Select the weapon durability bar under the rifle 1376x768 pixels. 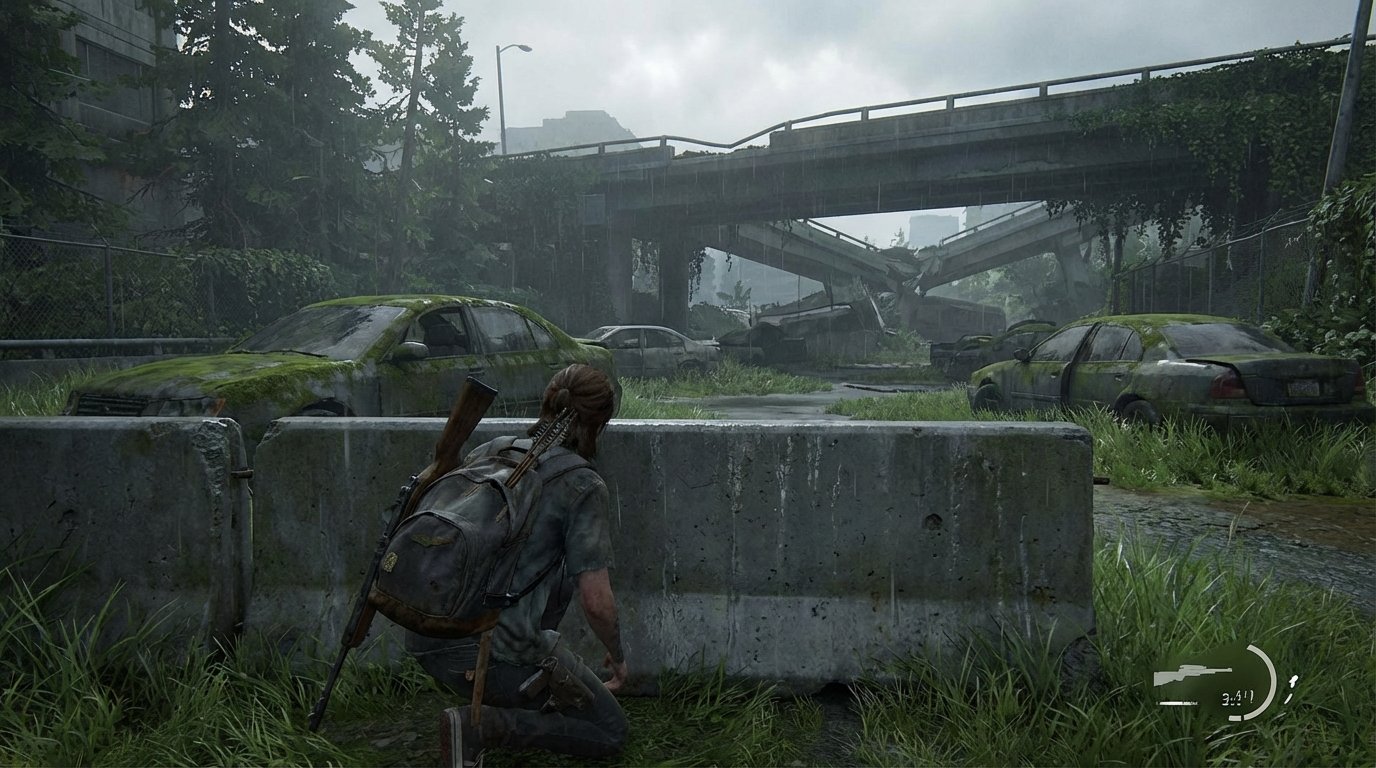[x=1178, y=702]
